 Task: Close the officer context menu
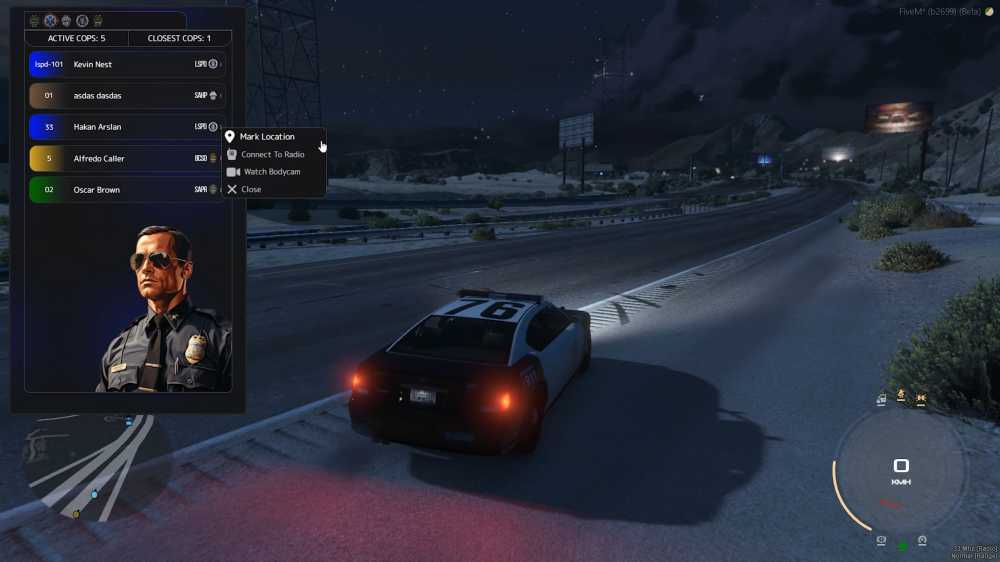pyautogui.click(x=251, y=189)
